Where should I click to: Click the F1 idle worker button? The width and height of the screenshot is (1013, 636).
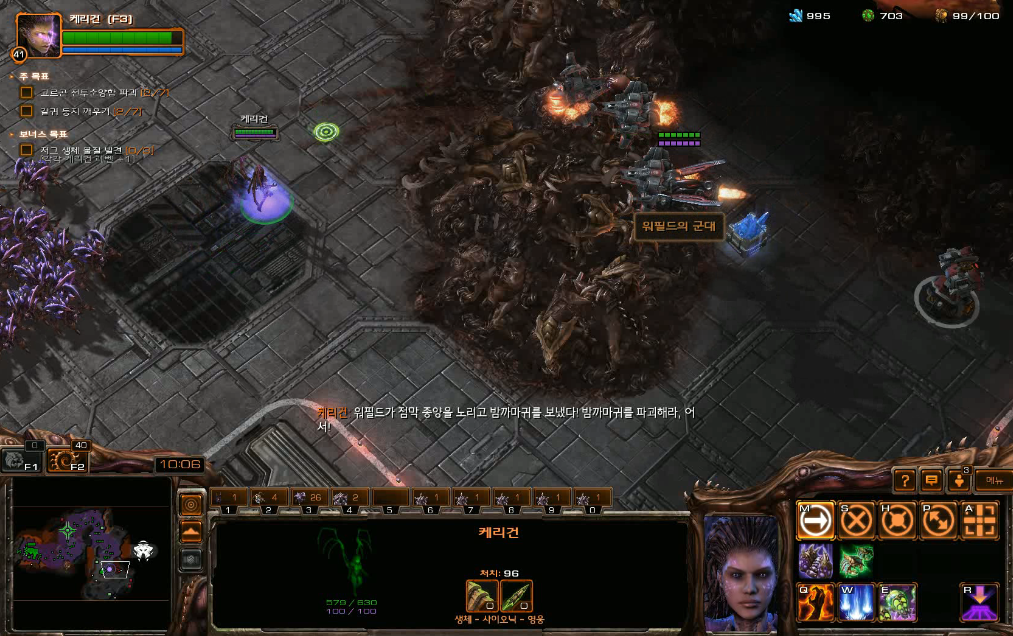tap(22, 461)
